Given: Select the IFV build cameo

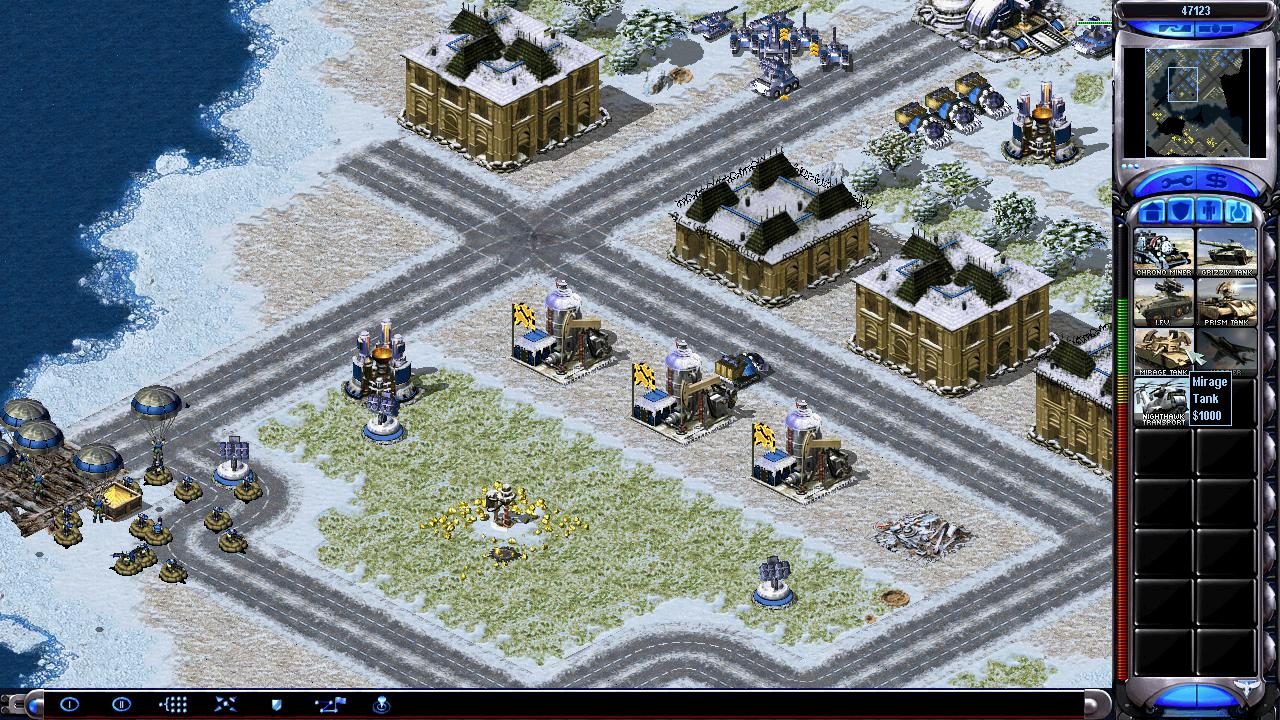Looking at the screenshot, I should pos(1163,302).
